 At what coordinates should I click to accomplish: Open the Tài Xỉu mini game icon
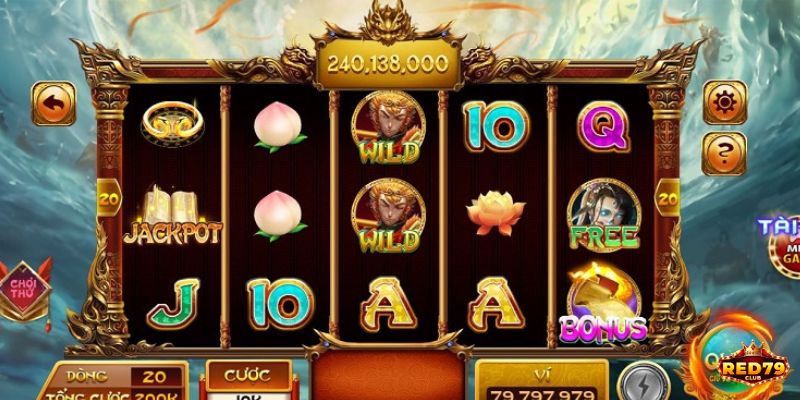[x=779, y=240]
